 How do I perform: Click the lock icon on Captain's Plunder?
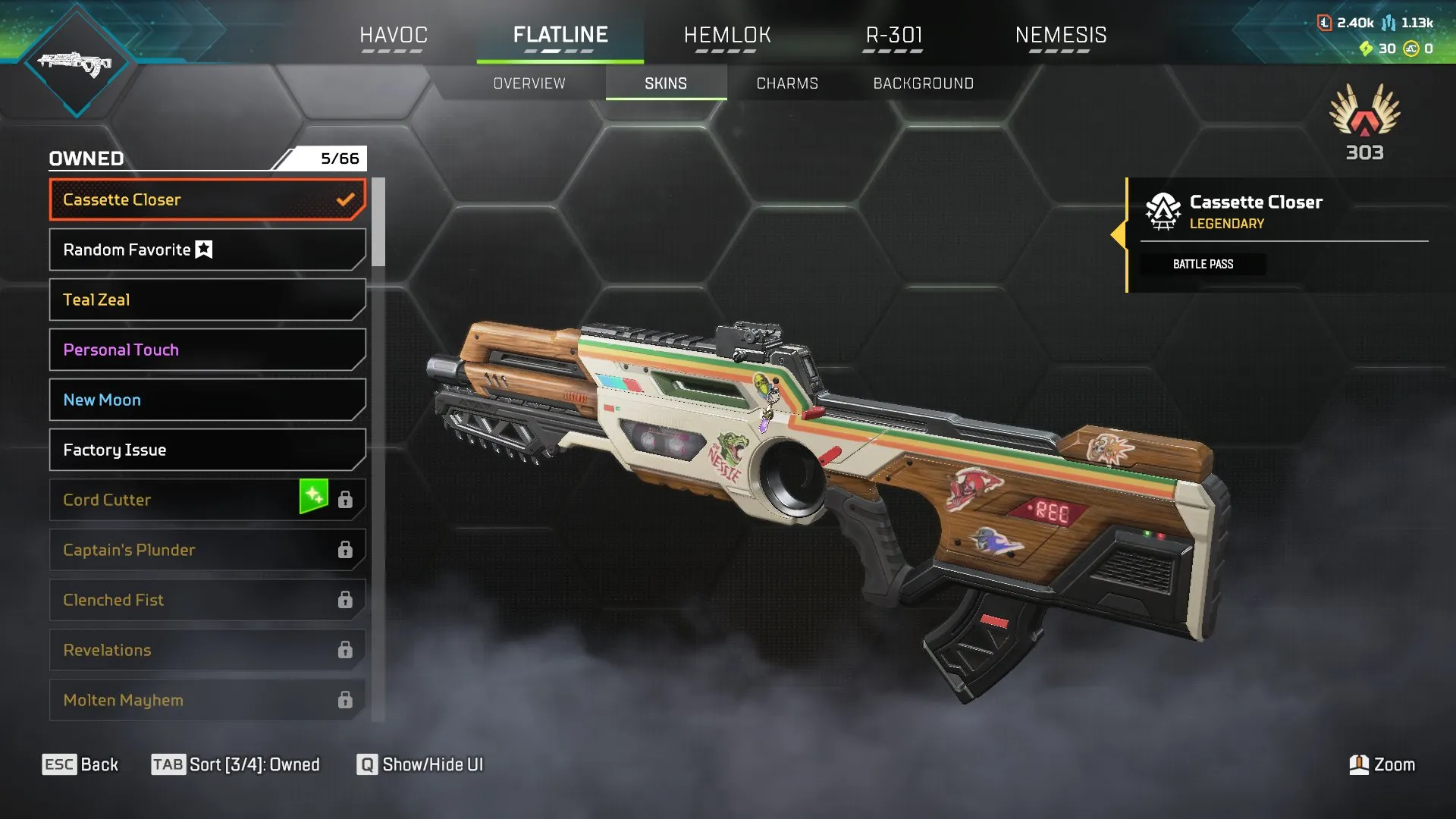tap(346, 549)
